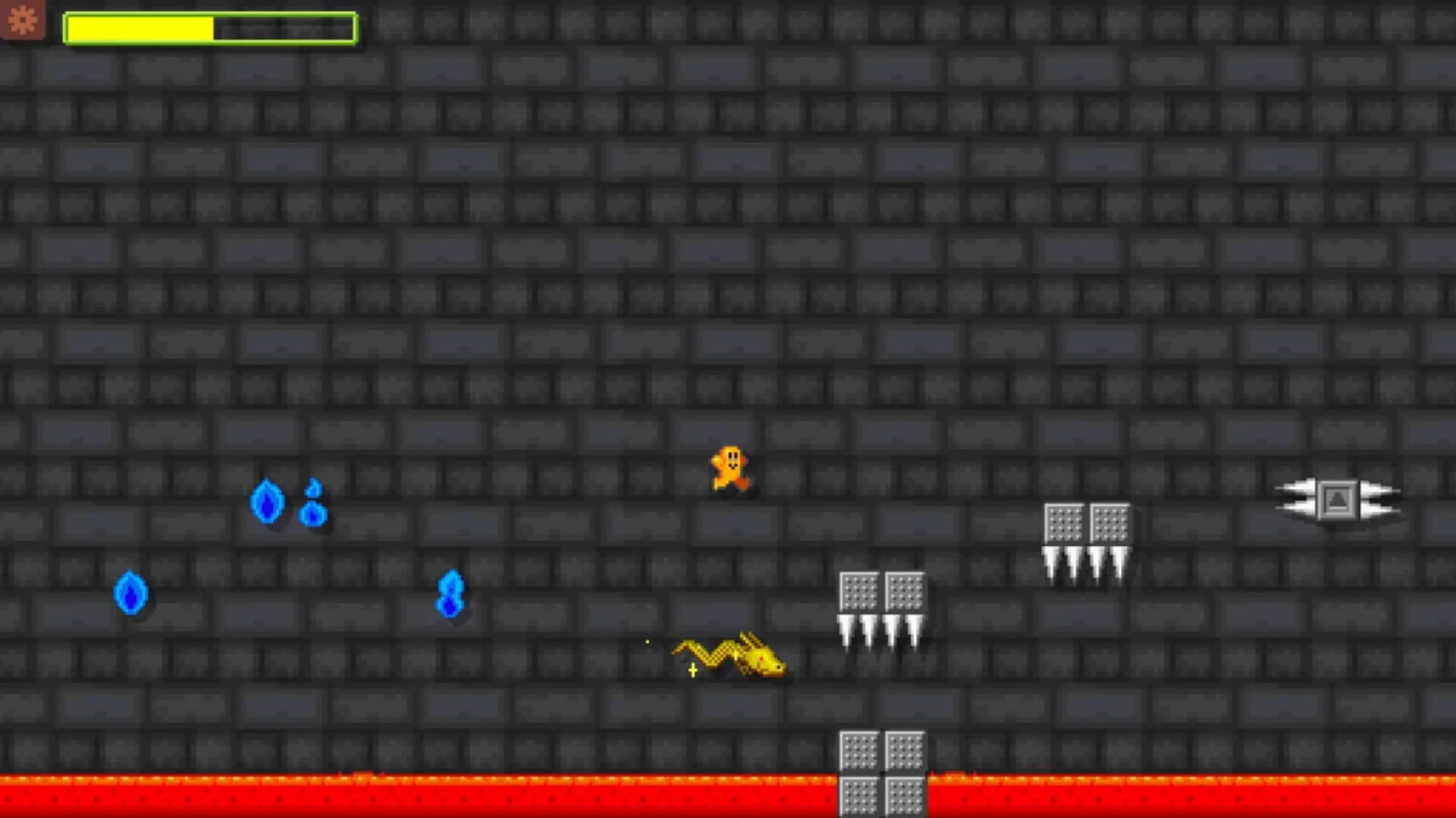Toggle the triangle emblem on the wall turret

point(1338,499)
